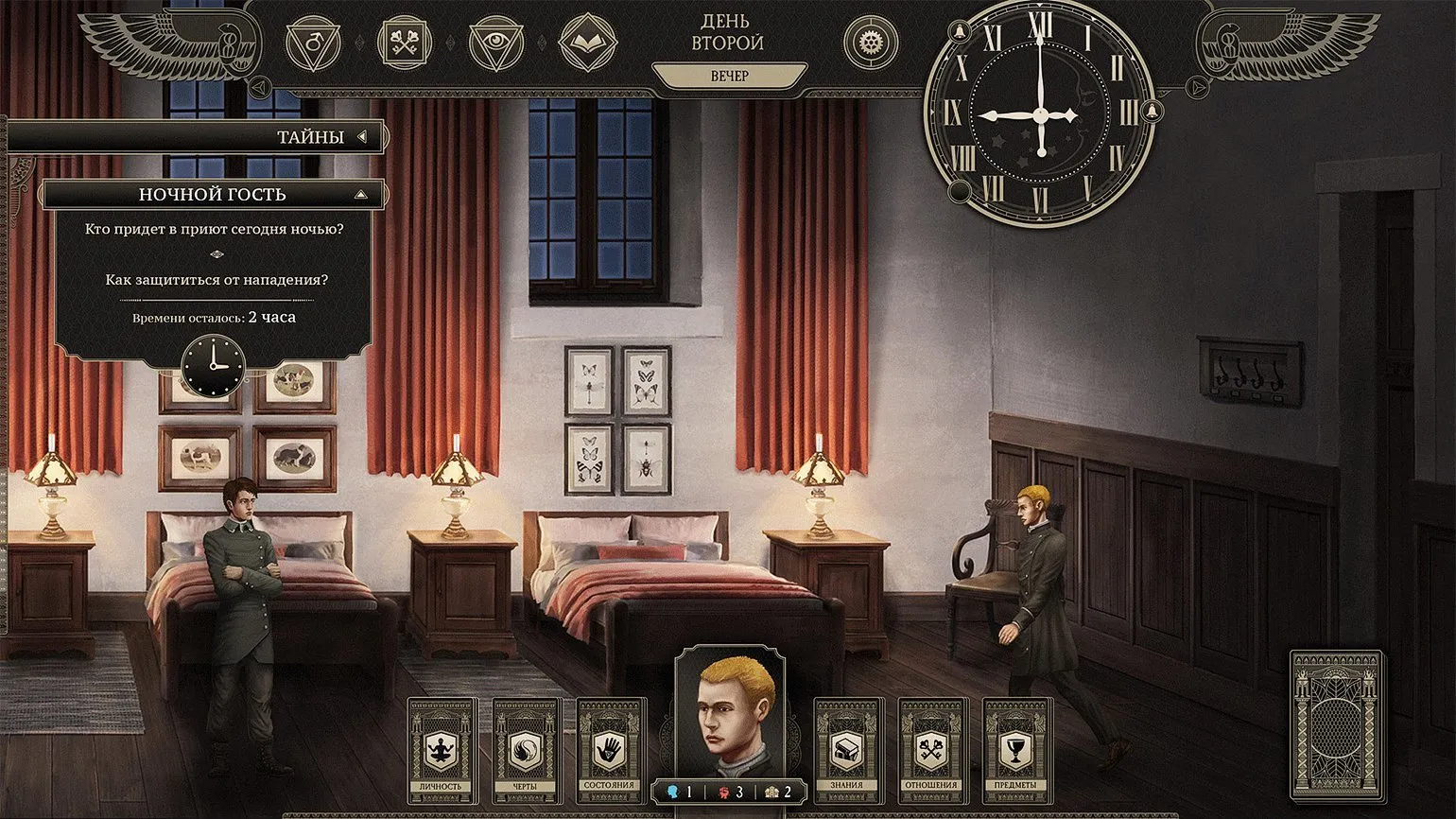
Task: Click the Вечер time-of-day label
Action: coord(729,76)
